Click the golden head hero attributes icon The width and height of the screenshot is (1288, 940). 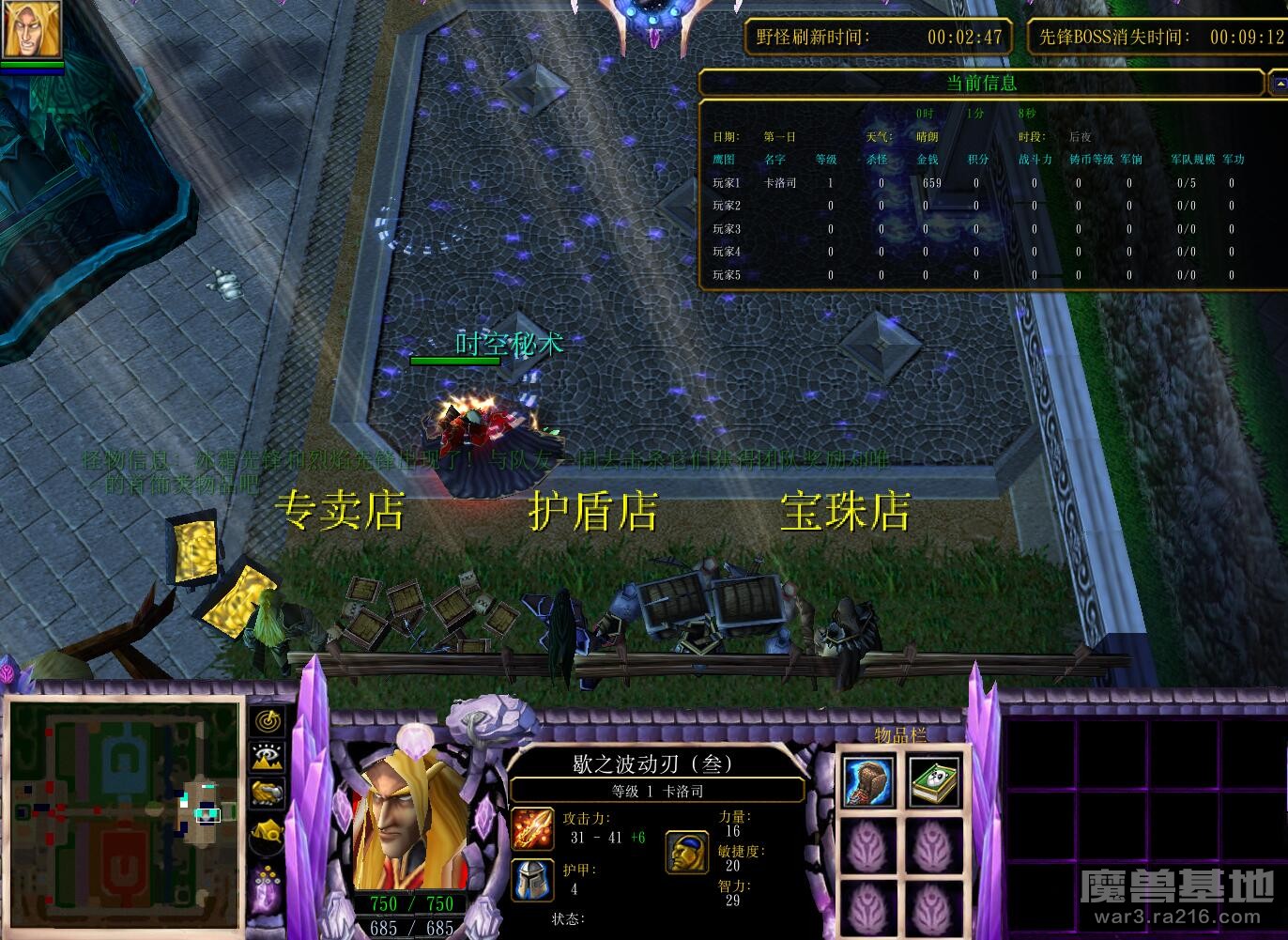click(x=686, y=851)
